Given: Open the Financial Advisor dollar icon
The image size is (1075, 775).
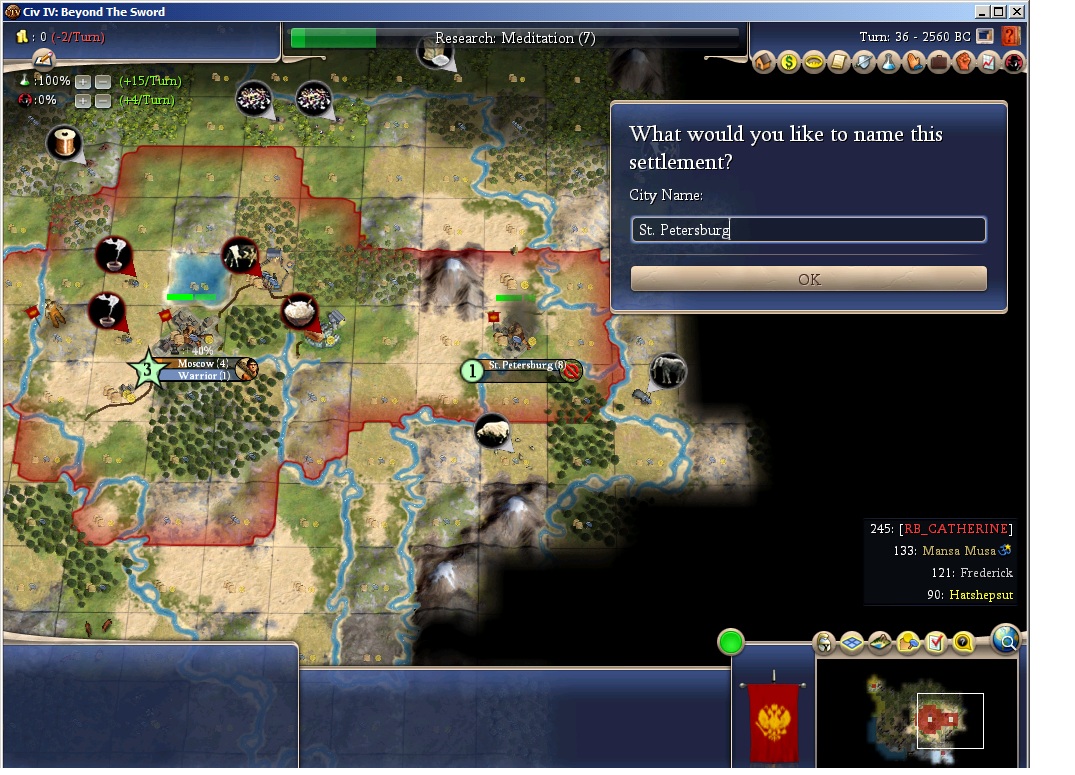Looking at the screenshot, I should (x=789, y=62).
